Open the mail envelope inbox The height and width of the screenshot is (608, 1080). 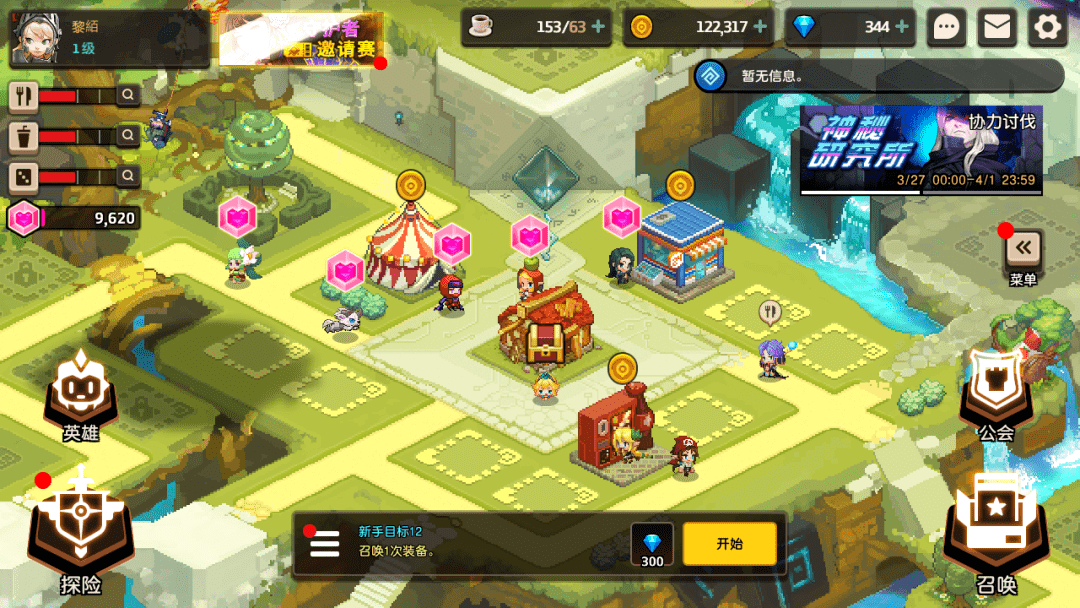click(996, 27)
